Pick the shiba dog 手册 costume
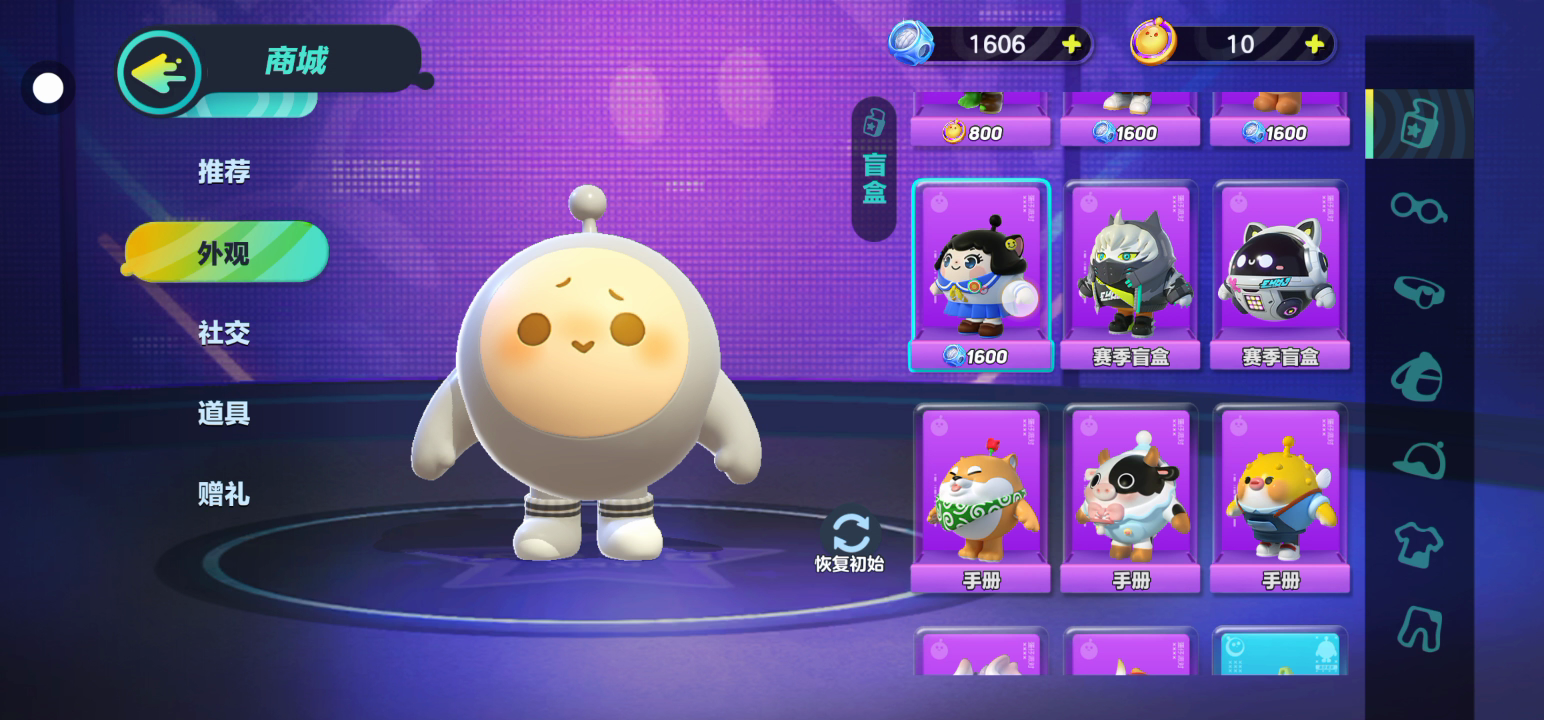 coord(980,498)
